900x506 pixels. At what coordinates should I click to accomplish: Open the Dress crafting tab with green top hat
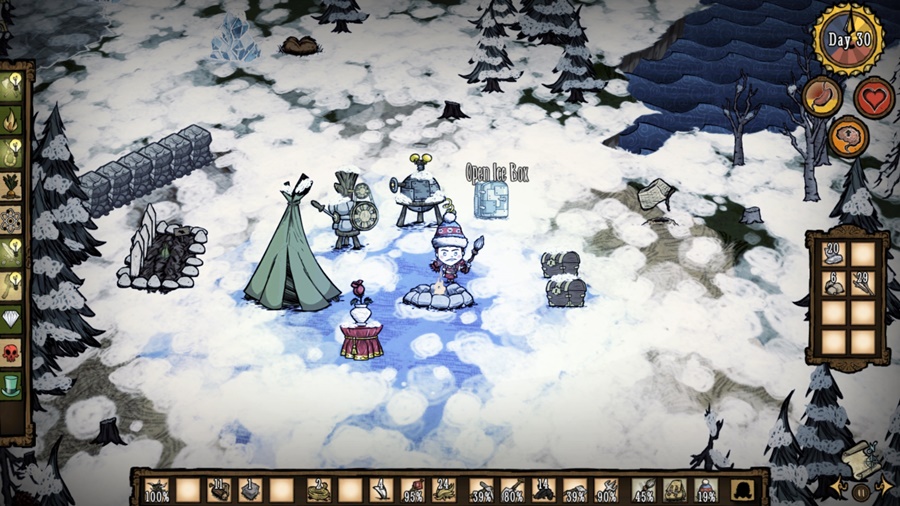pyautogui.click(x=11, y=384)
